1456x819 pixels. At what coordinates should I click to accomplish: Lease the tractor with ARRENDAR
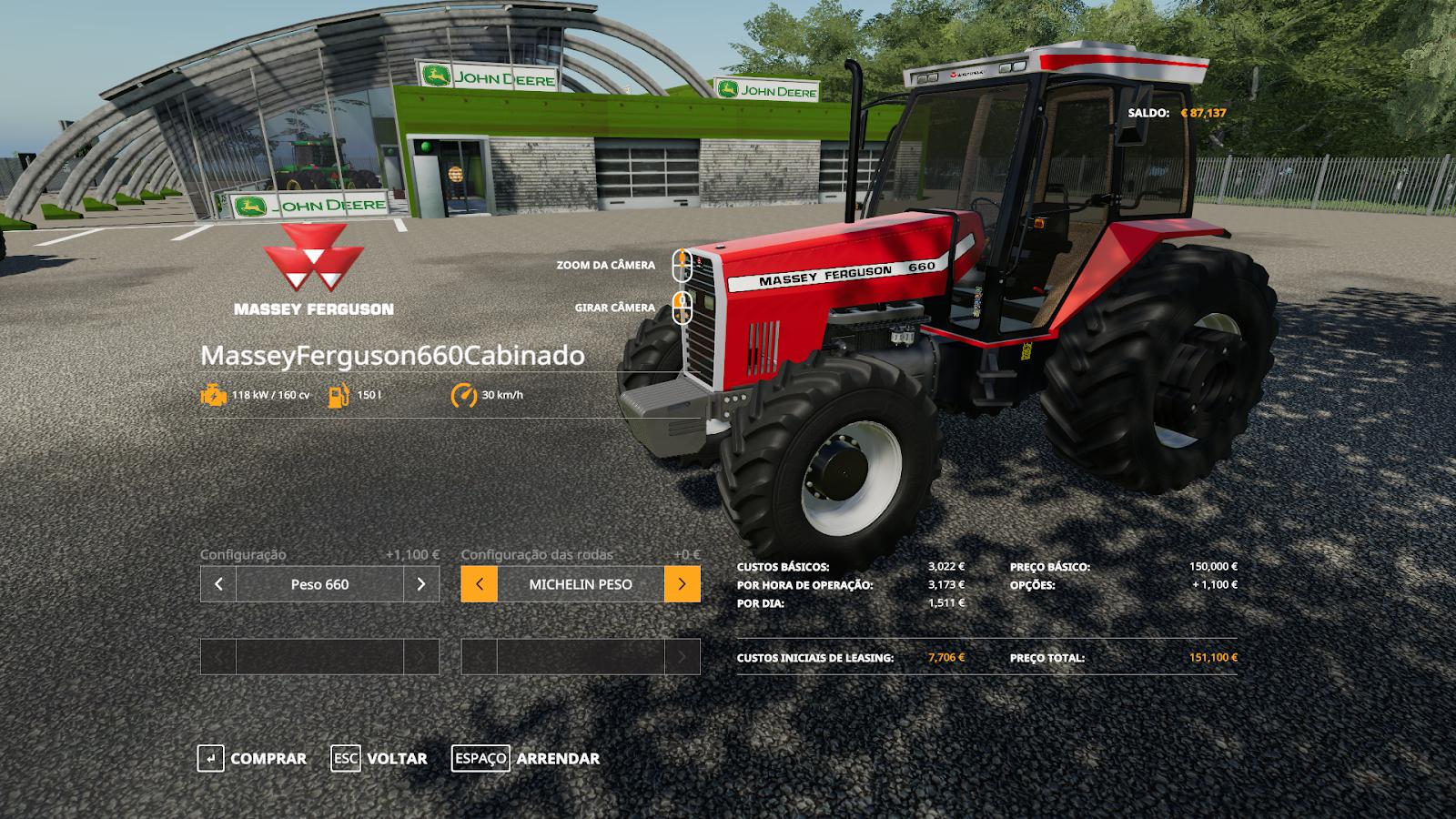tap(526, 758)
